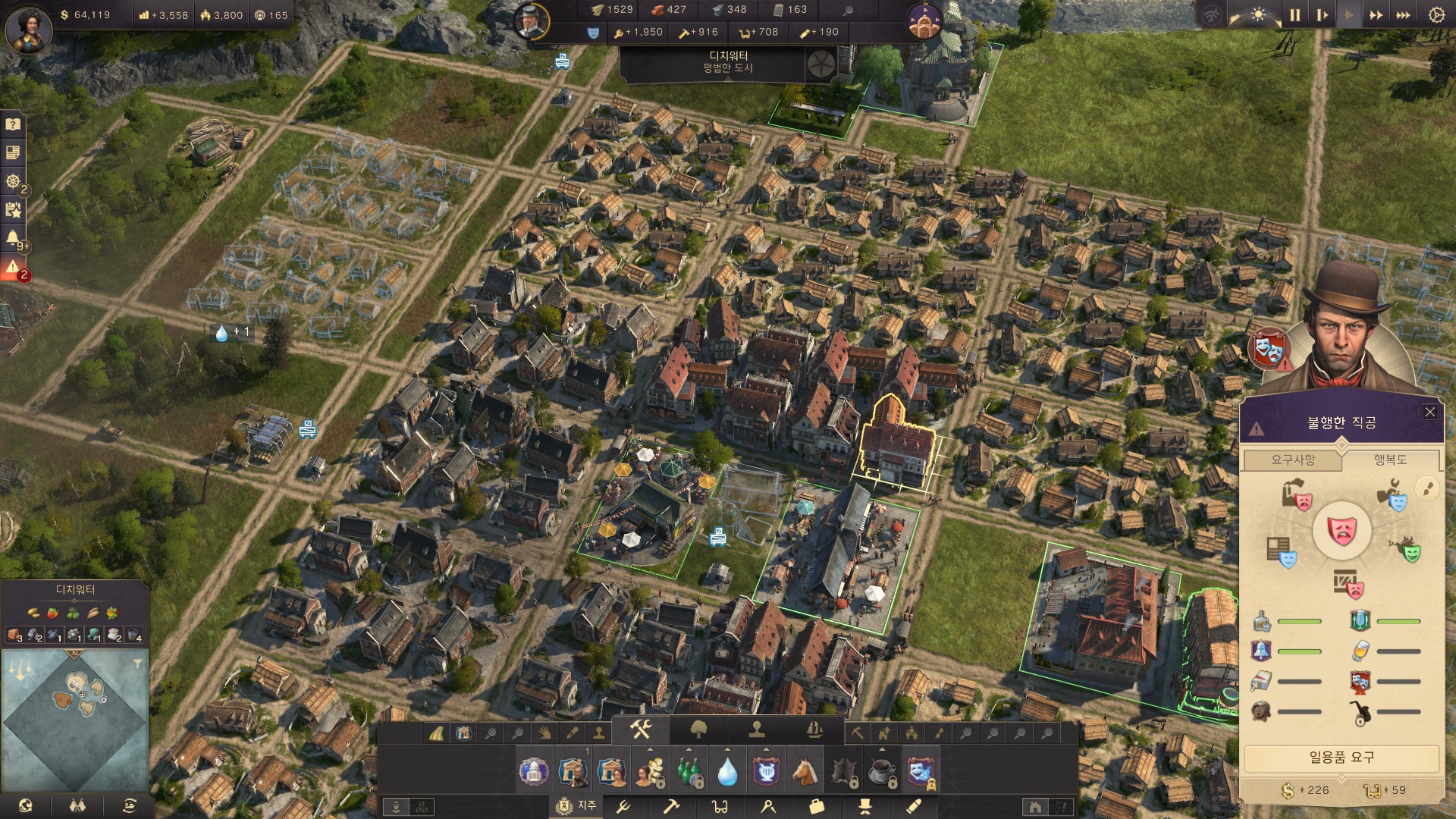The image size is (1456, 819).
Task: Switch to the 행복도 tab
Action: pyautogui.click(x=1390, y=460)
